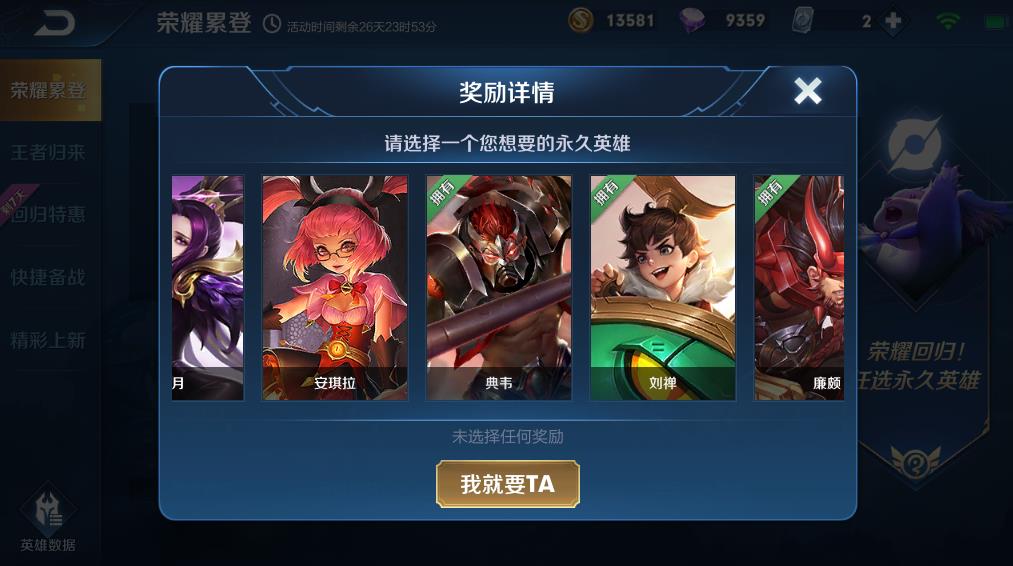Tap the purple diamond currency icon
Screen dimensions: 1013x566
pyautogui.click(x=693, y=21)
